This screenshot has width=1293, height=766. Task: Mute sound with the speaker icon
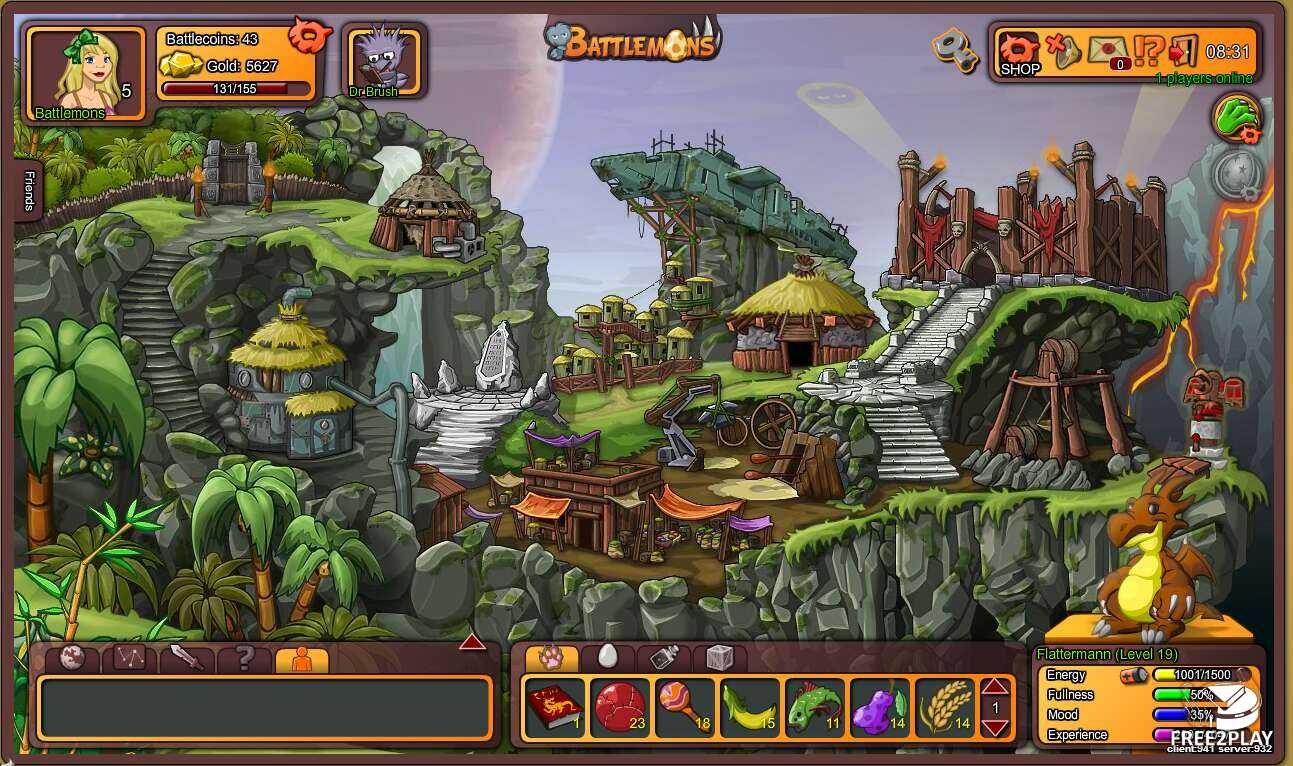pos(1063,50)
